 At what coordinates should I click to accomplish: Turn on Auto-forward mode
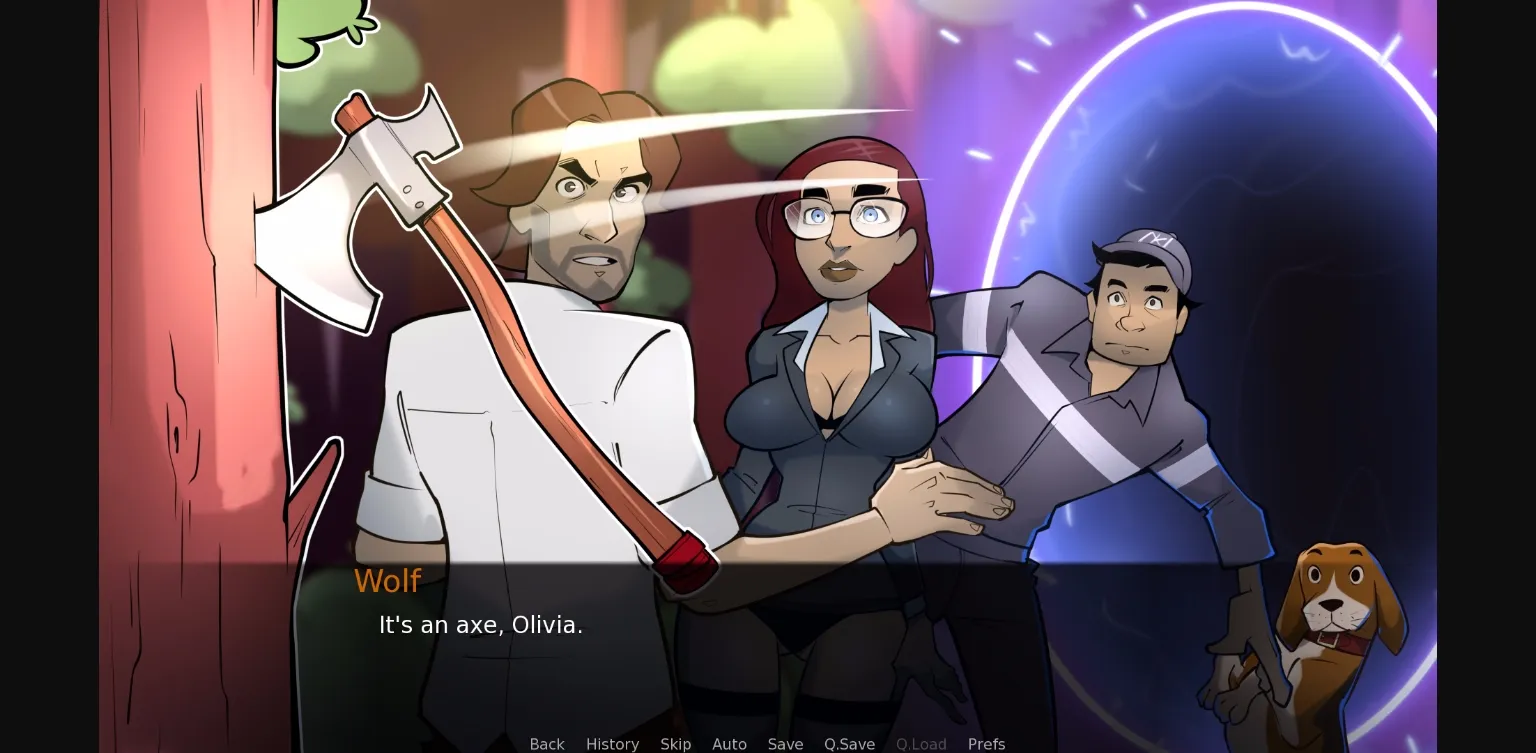[x=729, y=744]
